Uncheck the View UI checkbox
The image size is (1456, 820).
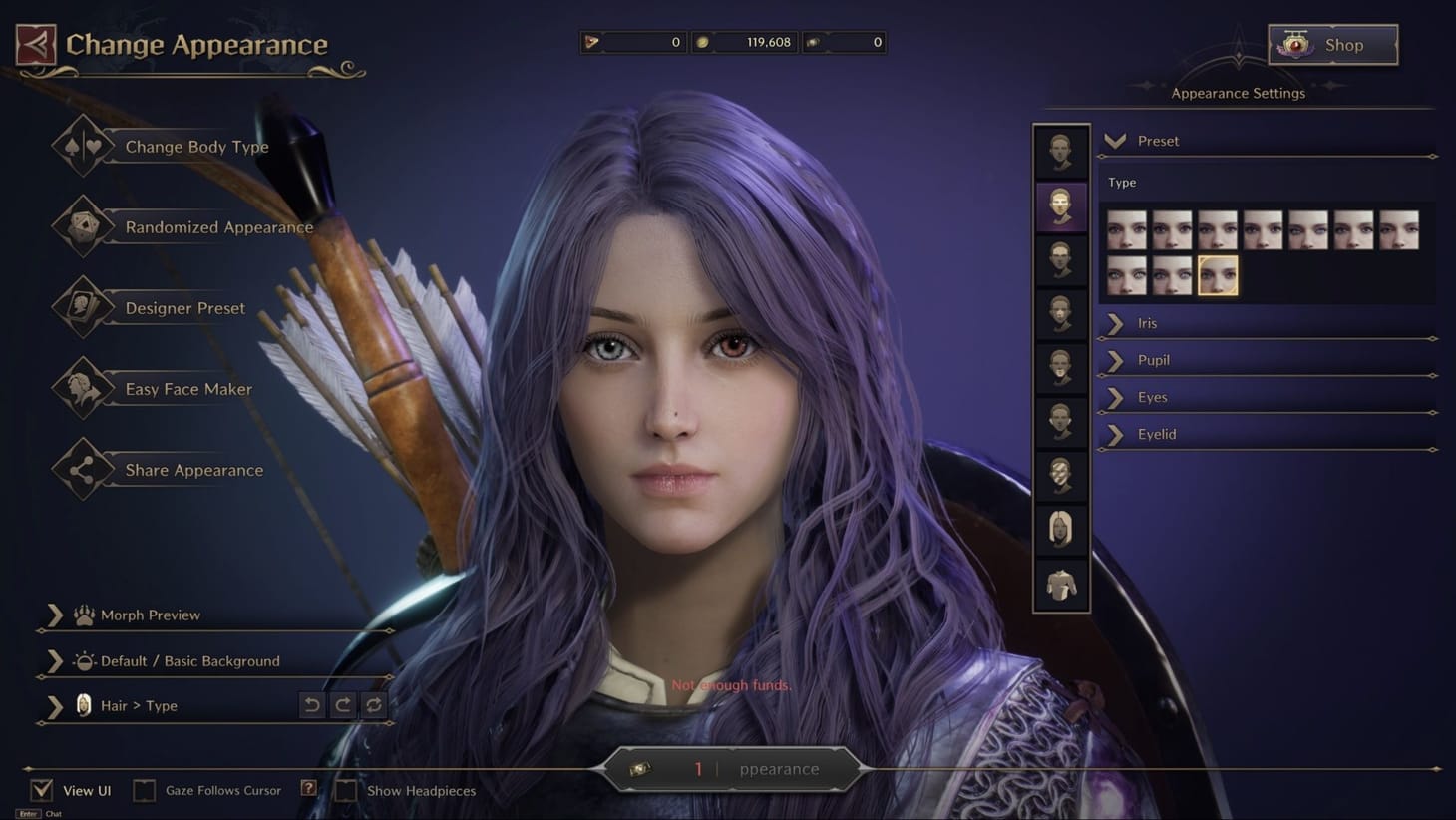point(41,789)
